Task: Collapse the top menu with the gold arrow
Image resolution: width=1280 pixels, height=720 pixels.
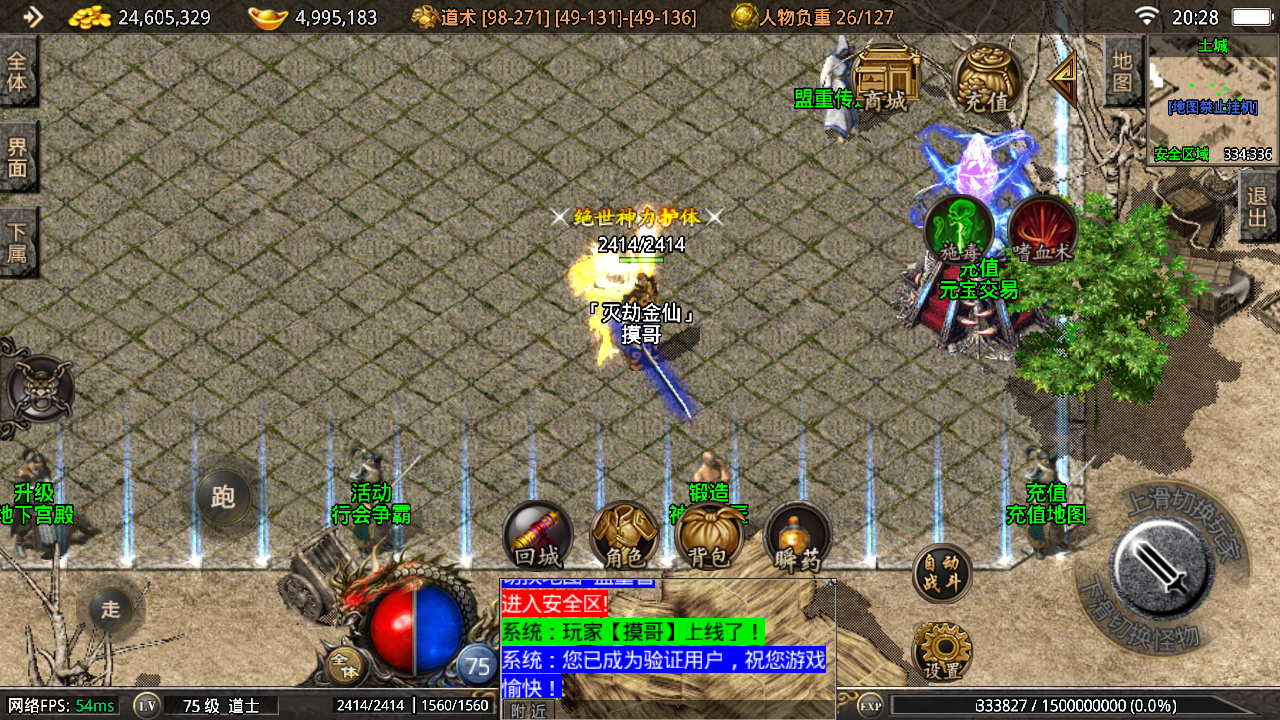Action: click(1062, 77)
